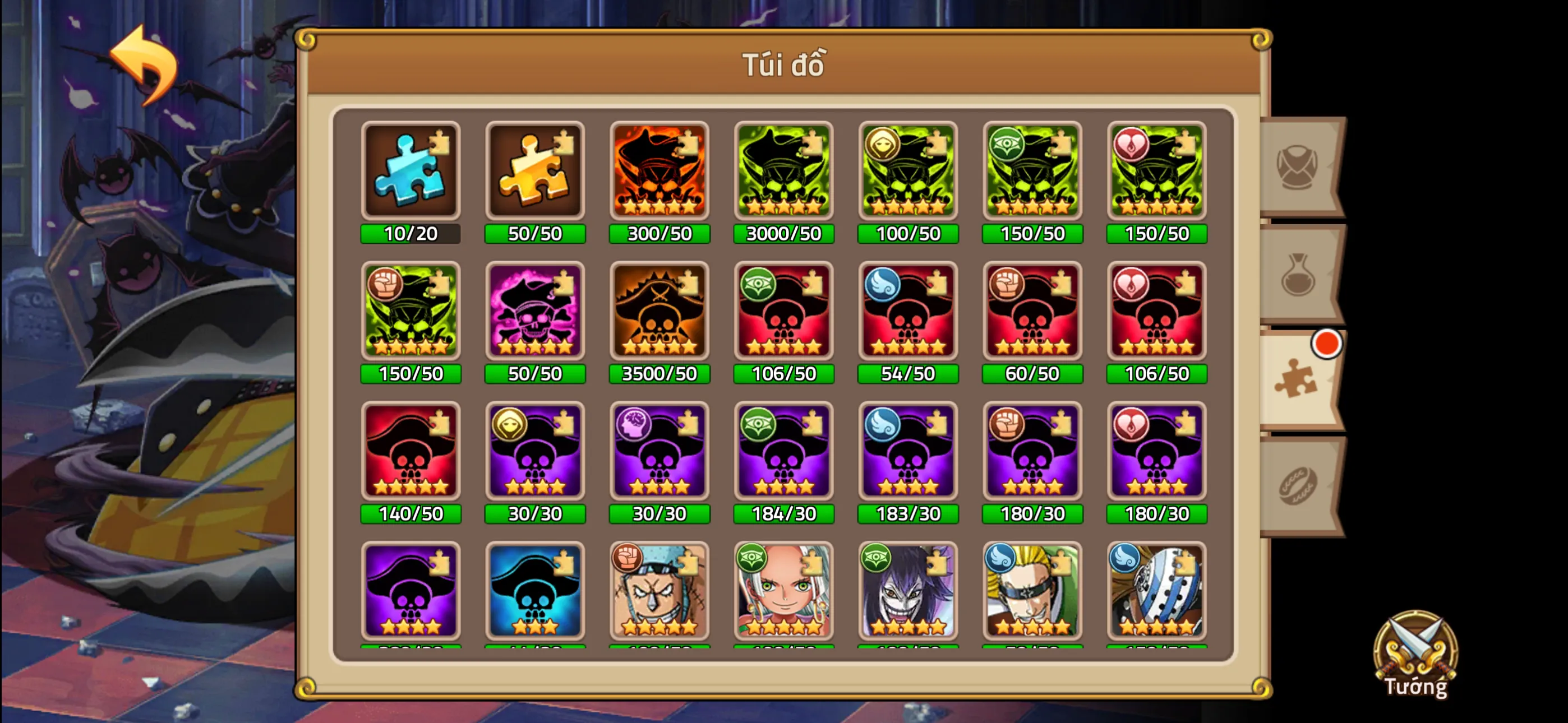Select the blue puzzle piece showing 10/20
Screen dimensions: 1568x723
click(x=411, y=172)
